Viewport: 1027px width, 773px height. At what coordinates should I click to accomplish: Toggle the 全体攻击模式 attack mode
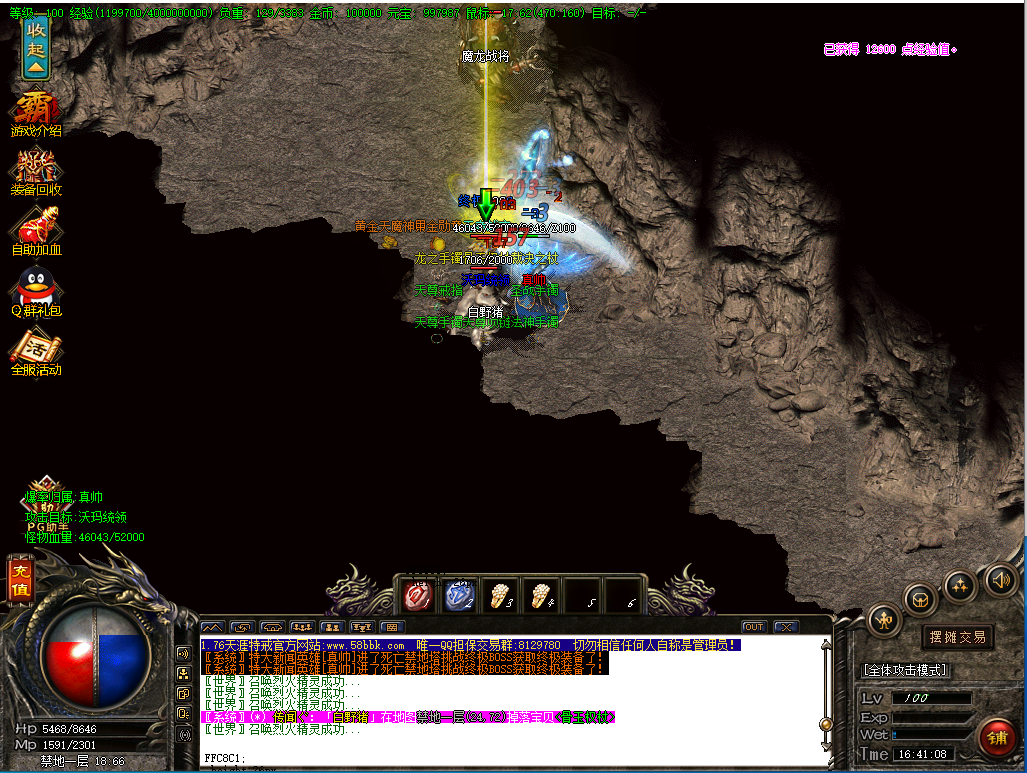905,670
